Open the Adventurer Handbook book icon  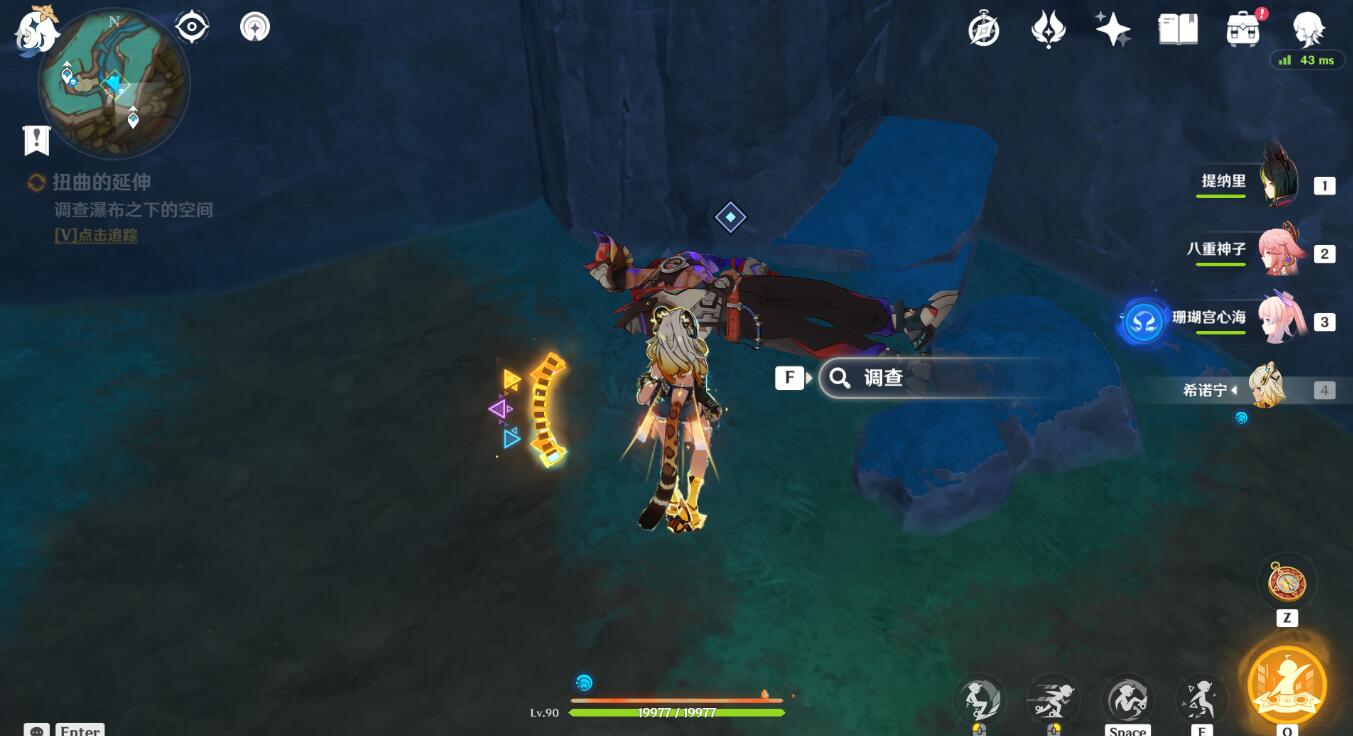[x=1177, y=28]
